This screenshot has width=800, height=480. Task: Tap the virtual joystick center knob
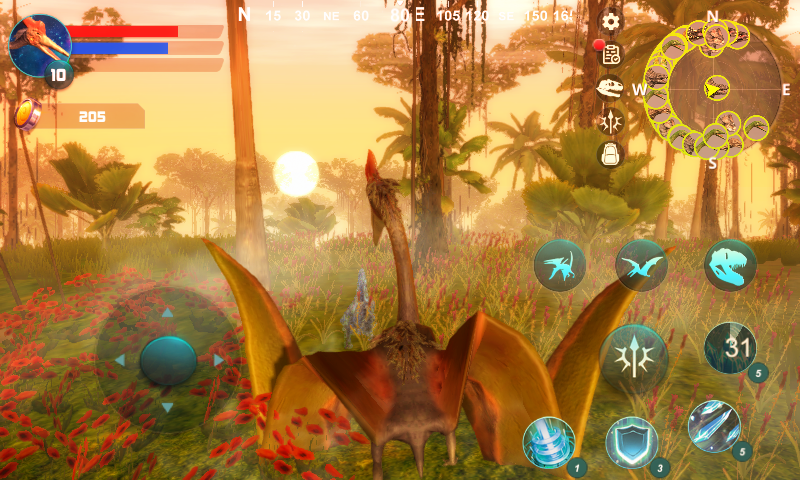click(x=168, y=360)
